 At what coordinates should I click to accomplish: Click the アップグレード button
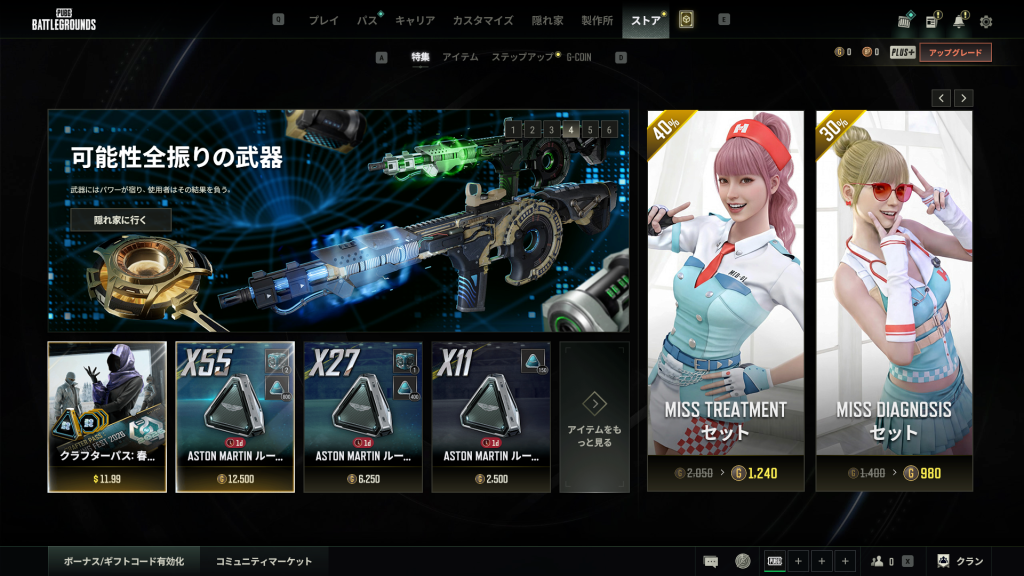coord(955,52)
